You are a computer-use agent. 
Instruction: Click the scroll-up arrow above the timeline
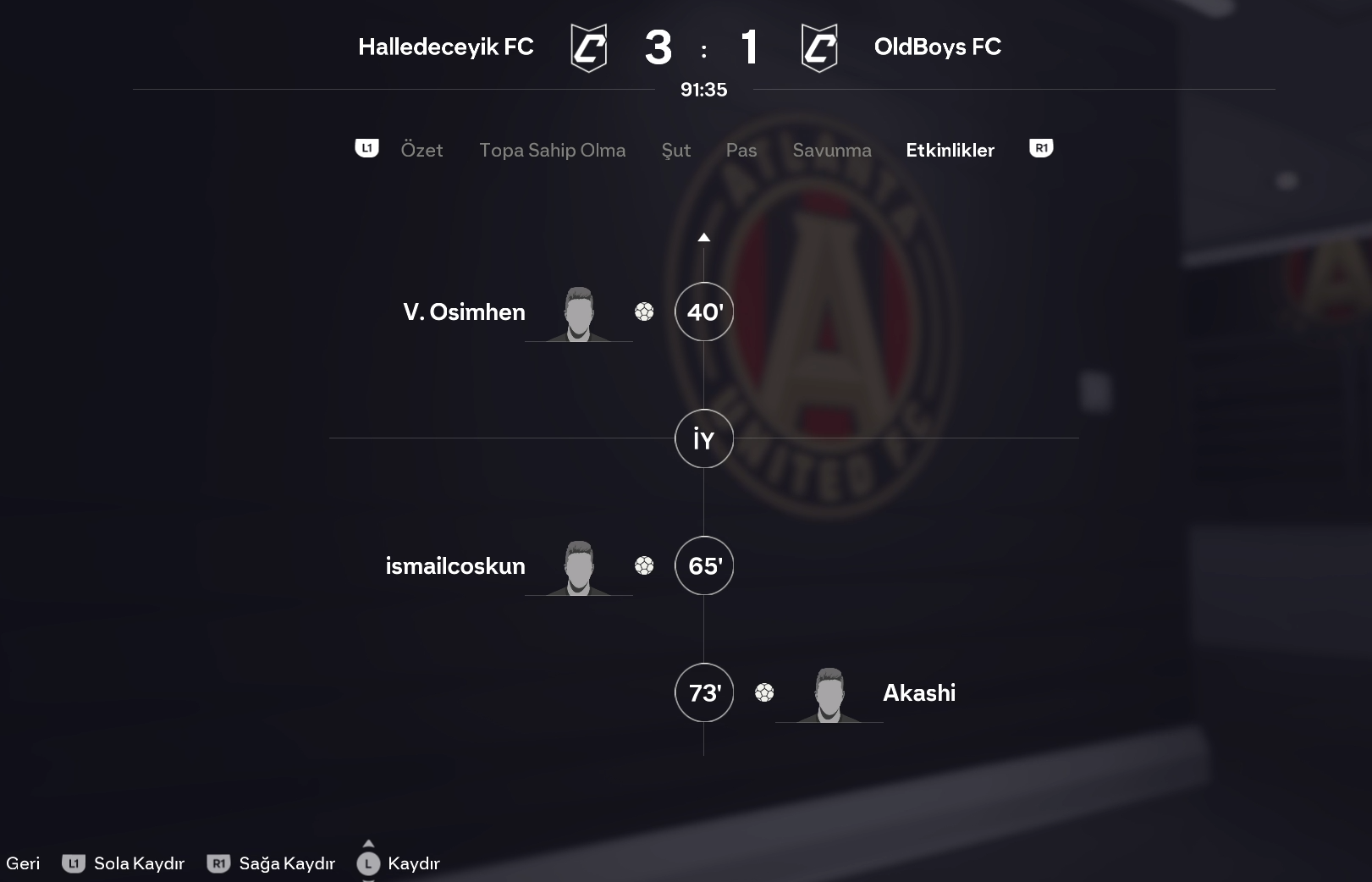point(703,238)
